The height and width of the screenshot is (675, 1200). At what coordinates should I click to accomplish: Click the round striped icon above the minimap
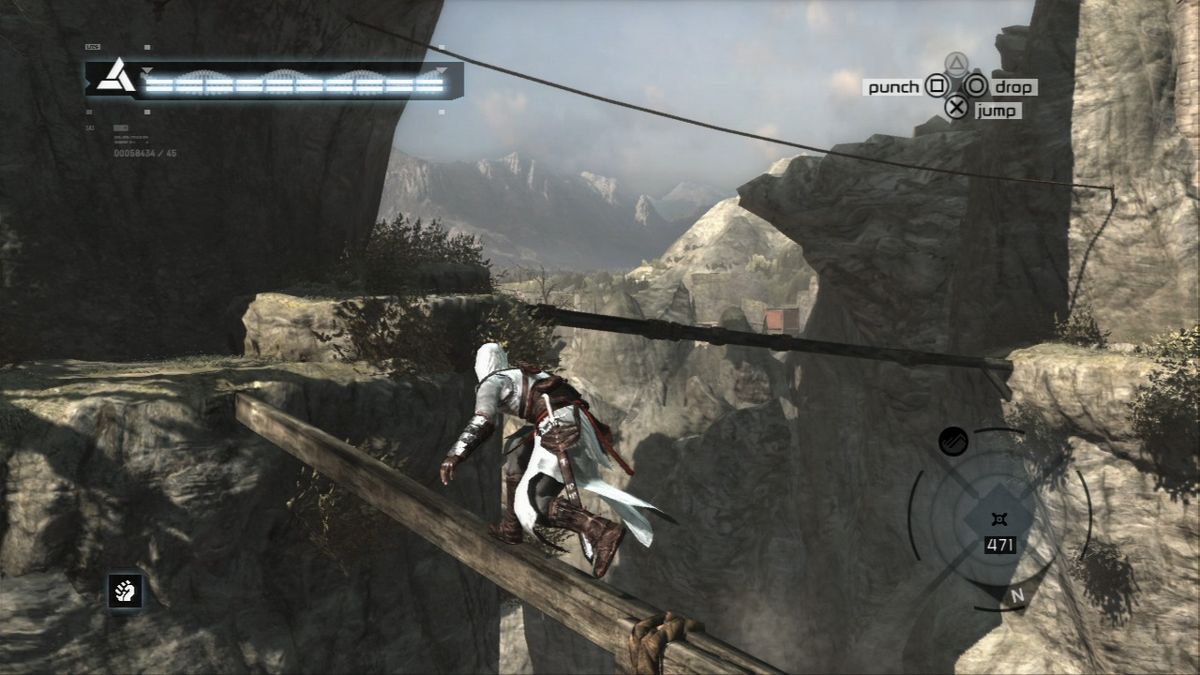tap(953, 441)
